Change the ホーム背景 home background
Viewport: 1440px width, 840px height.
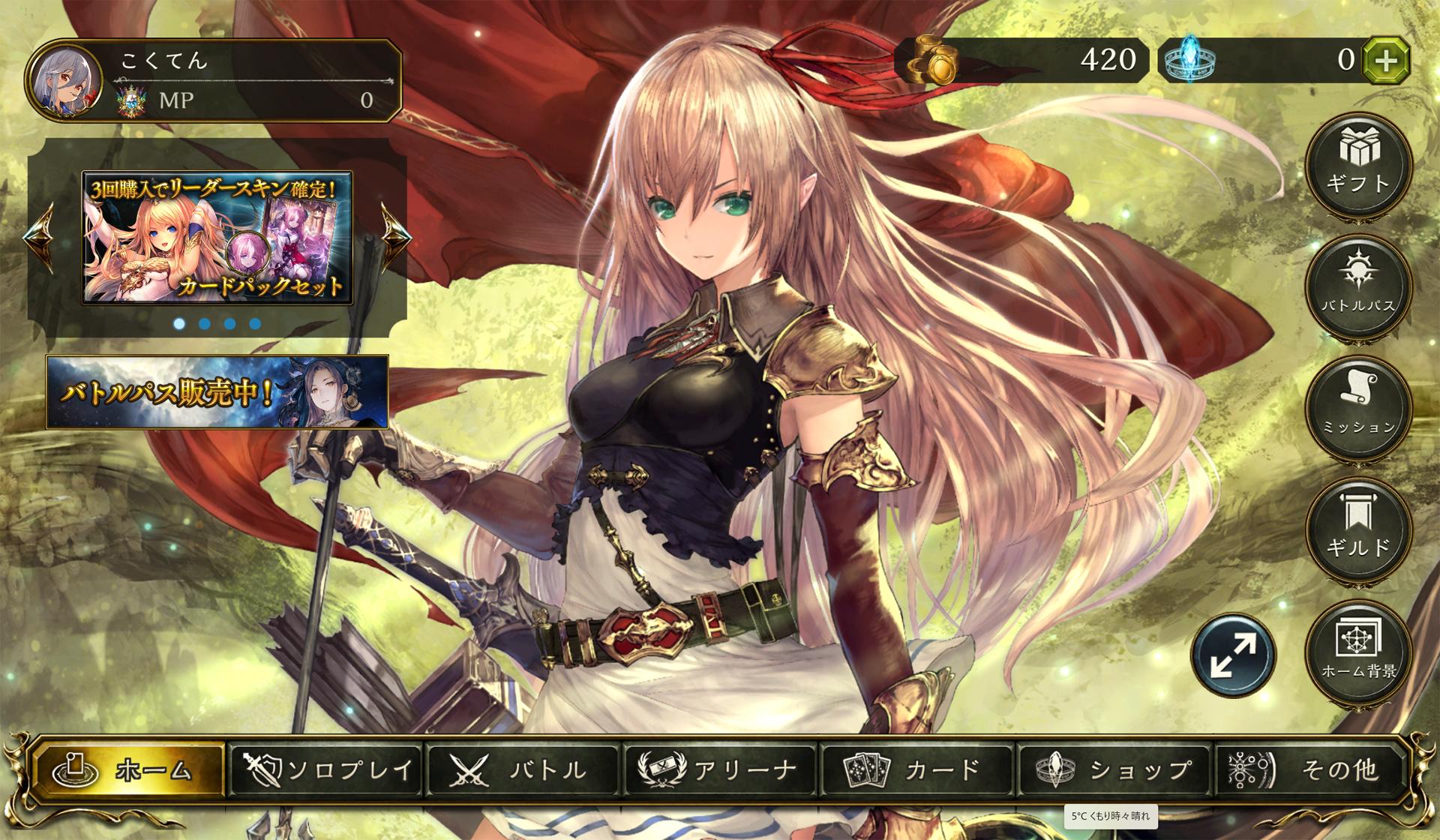coord(1358,651)
